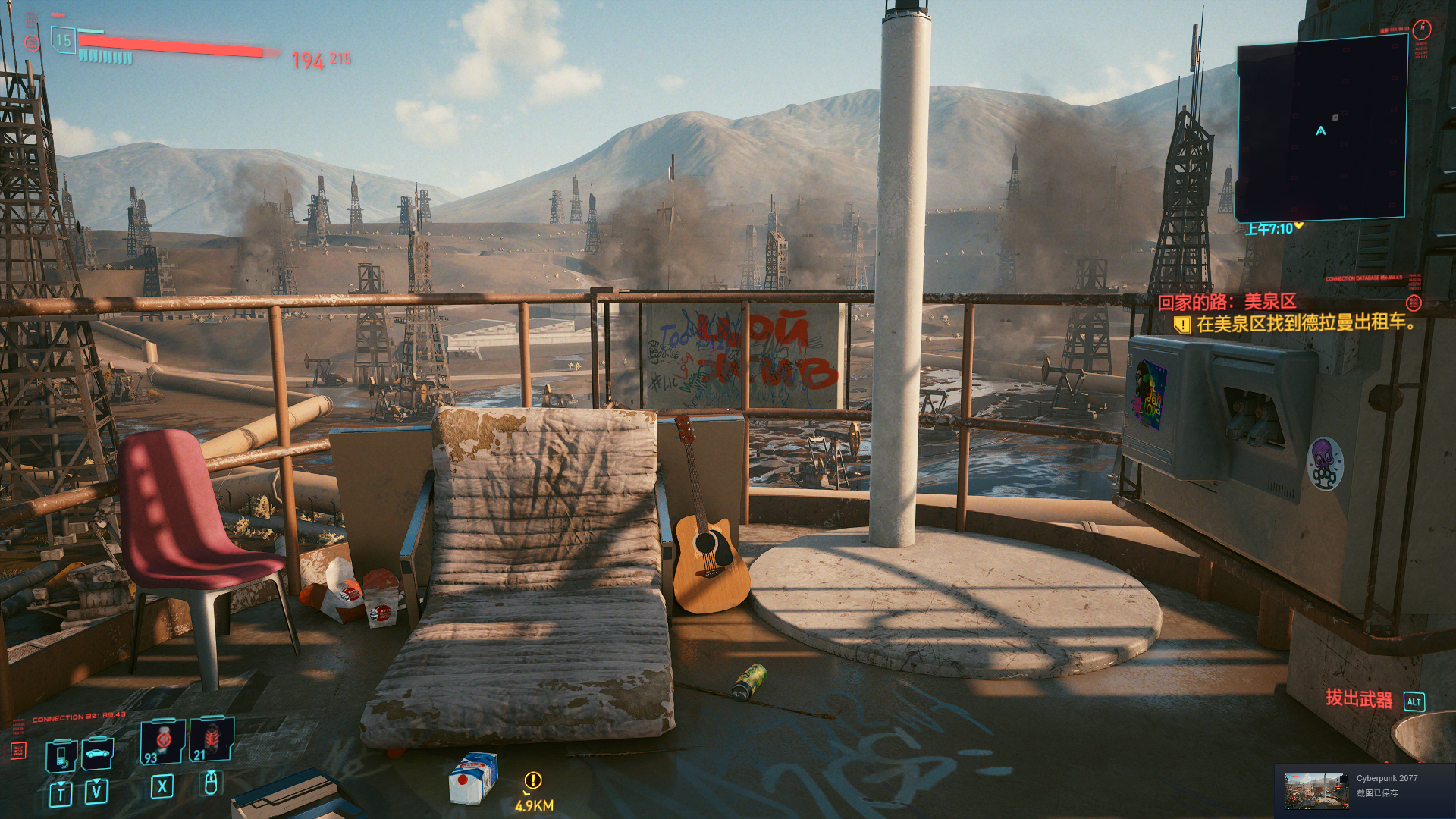Use the healing inhaler slot showing 93
The height and width of the screenshot is (819, 1456).
tap(162, 741)
